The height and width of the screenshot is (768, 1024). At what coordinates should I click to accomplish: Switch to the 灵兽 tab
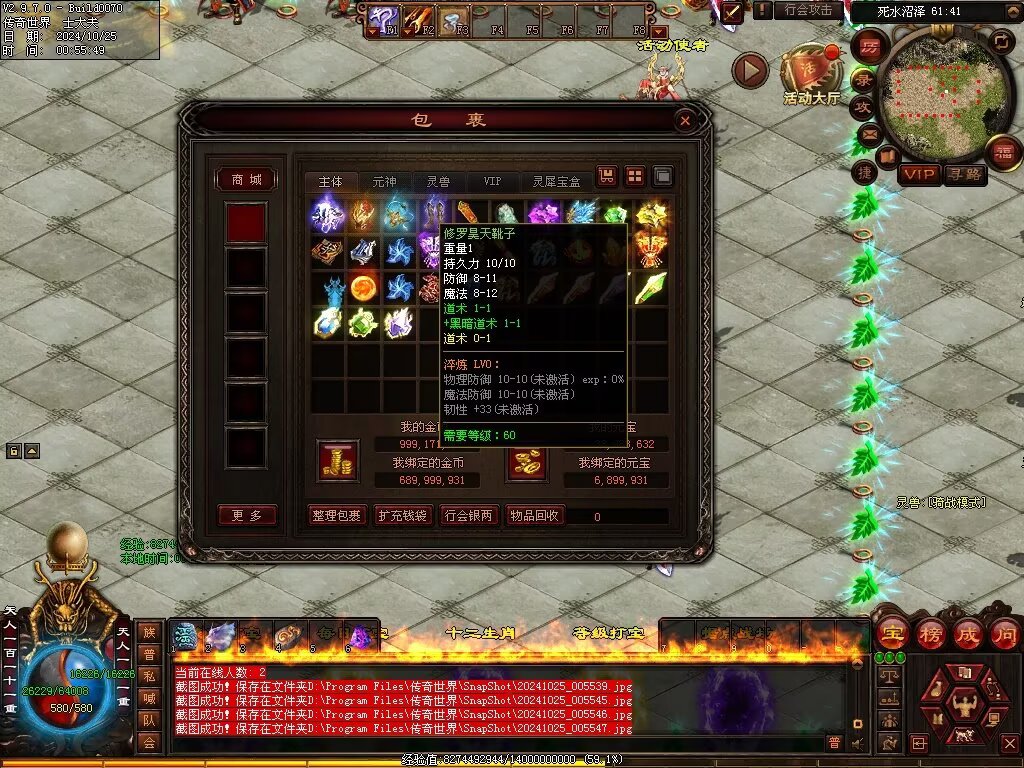[x=438, y=181]
